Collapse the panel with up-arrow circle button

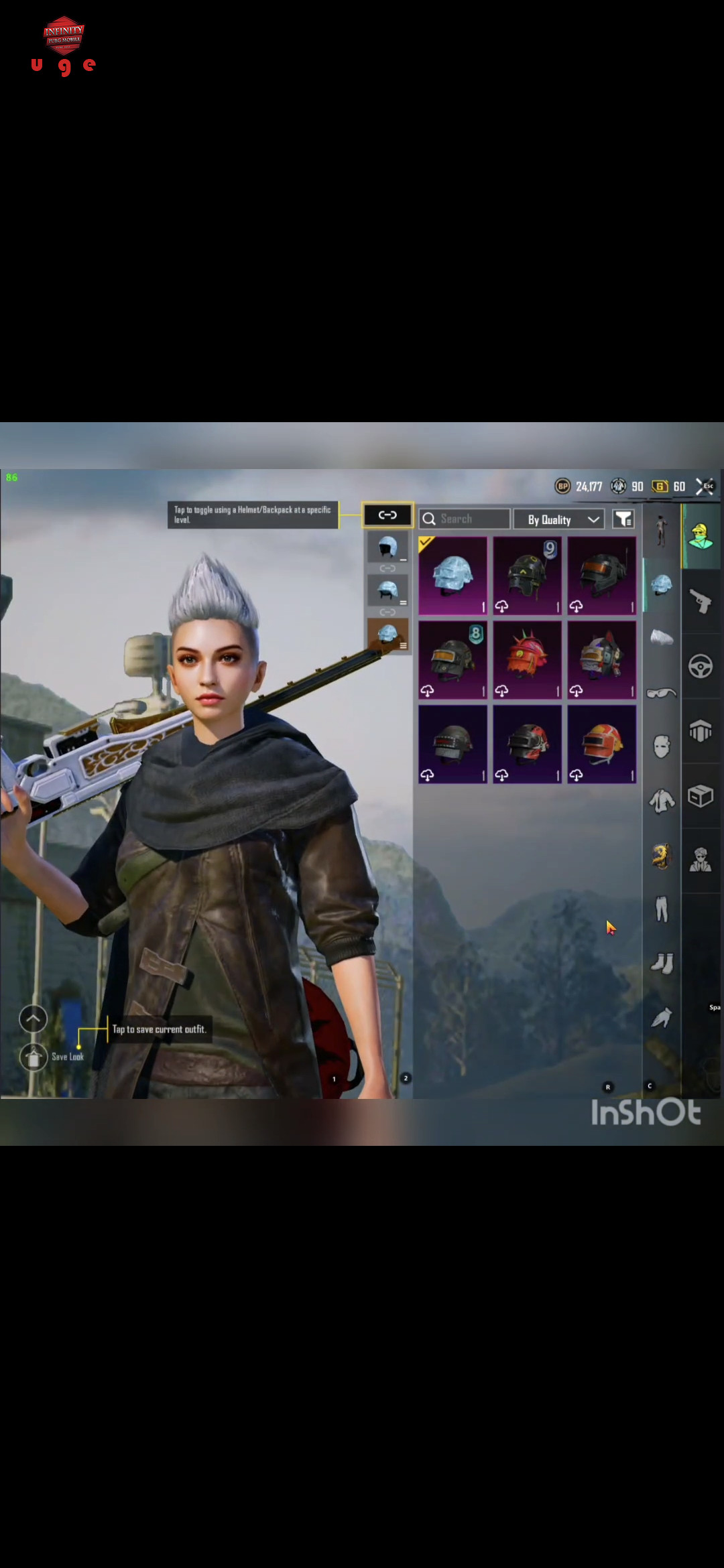pyautogui.click(x=34, y=1019)
